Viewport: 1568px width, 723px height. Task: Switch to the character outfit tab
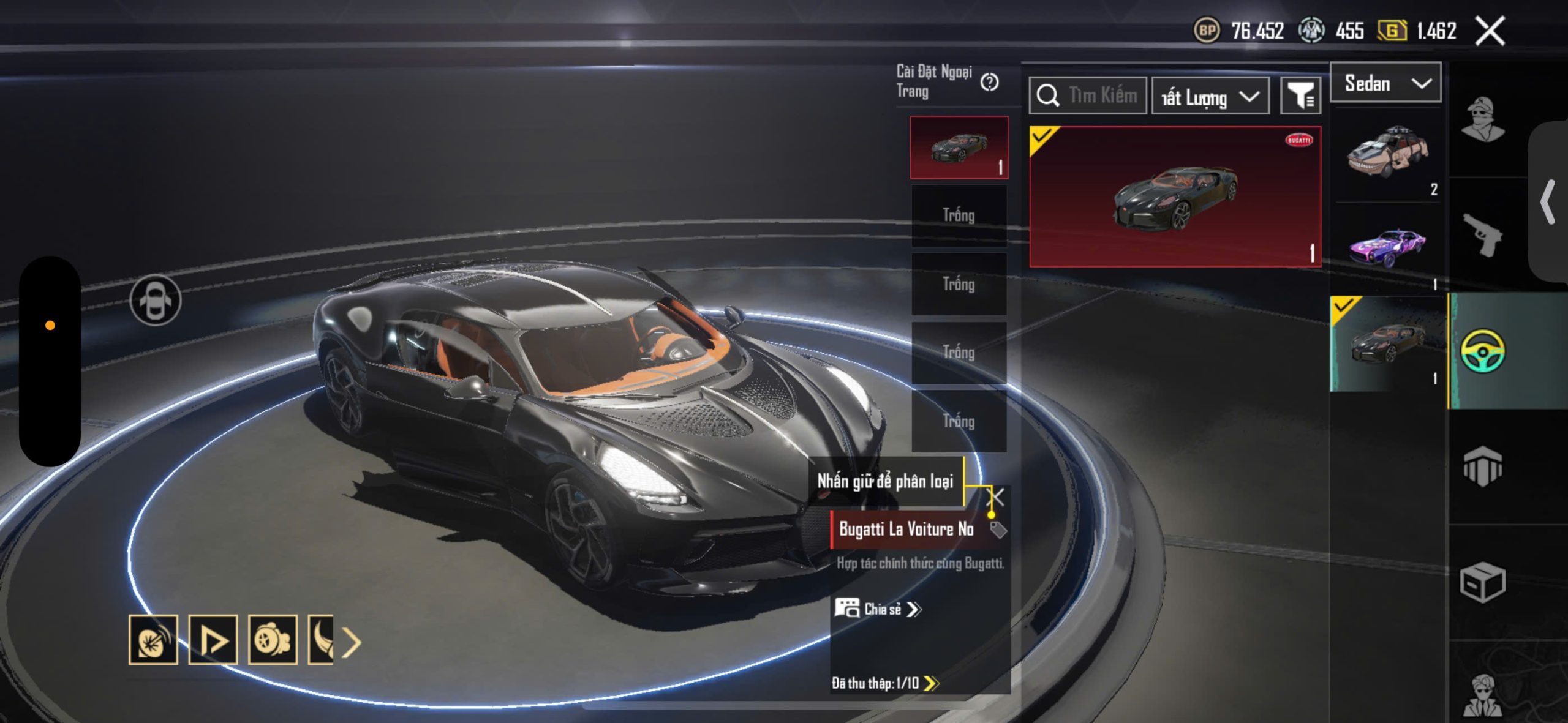click(1482, 119)
